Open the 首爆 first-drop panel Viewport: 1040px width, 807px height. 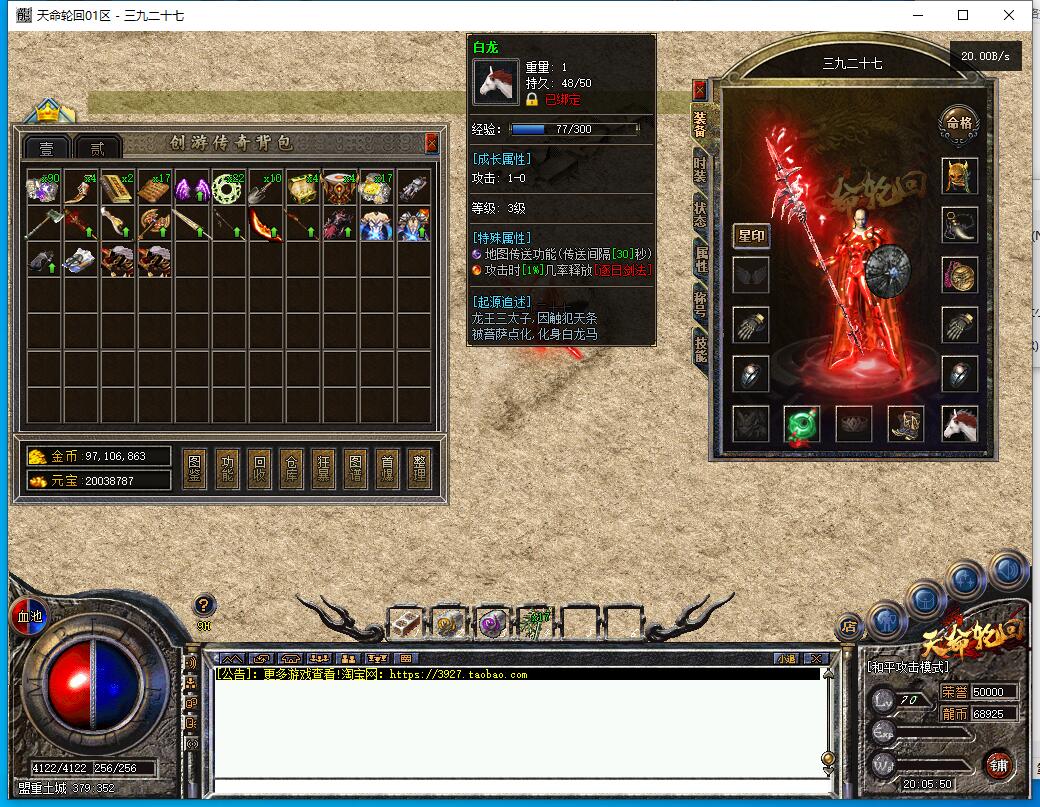click(386, 469)
